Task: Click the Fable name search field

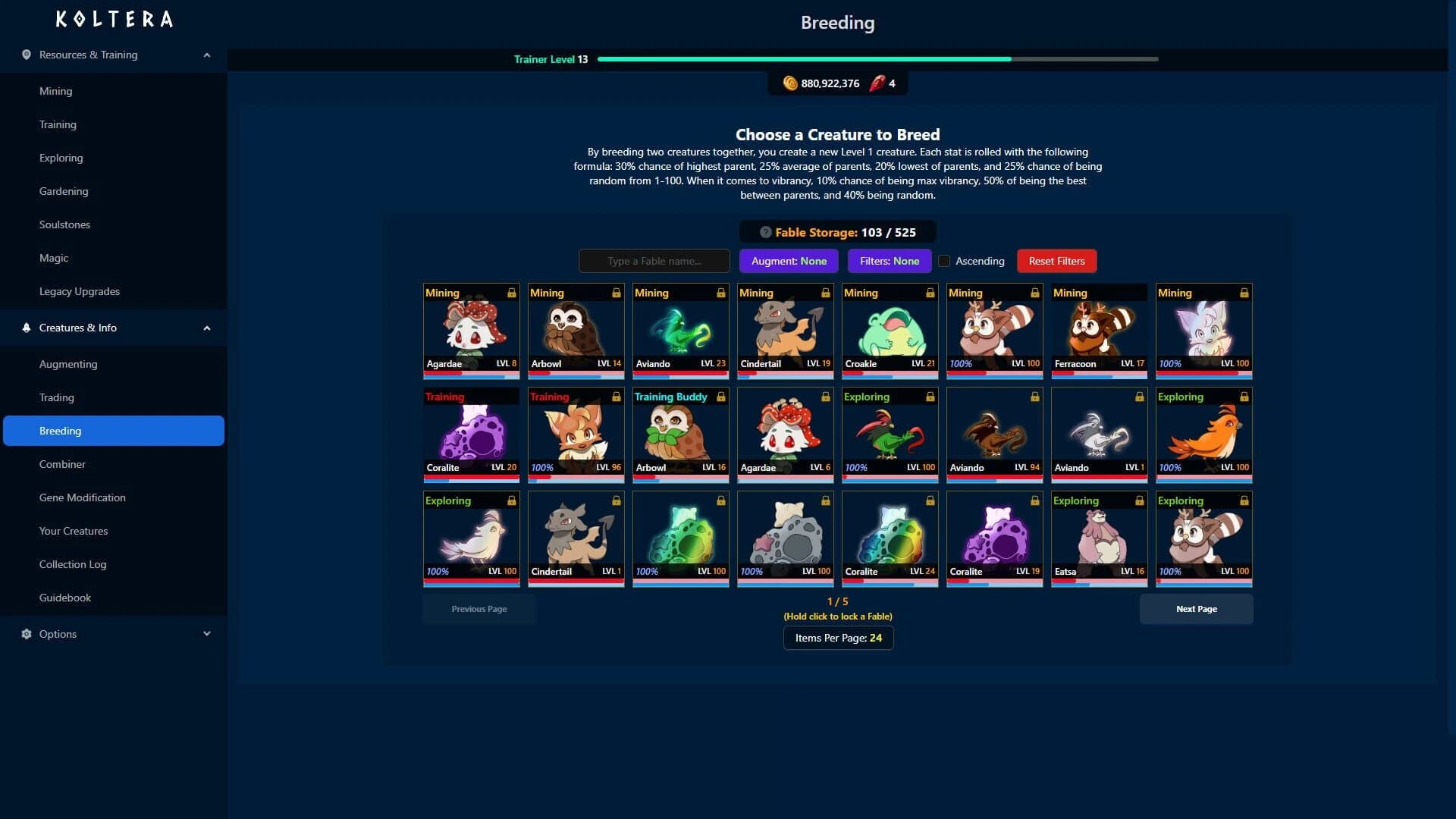Action: (x=654, y=261)
